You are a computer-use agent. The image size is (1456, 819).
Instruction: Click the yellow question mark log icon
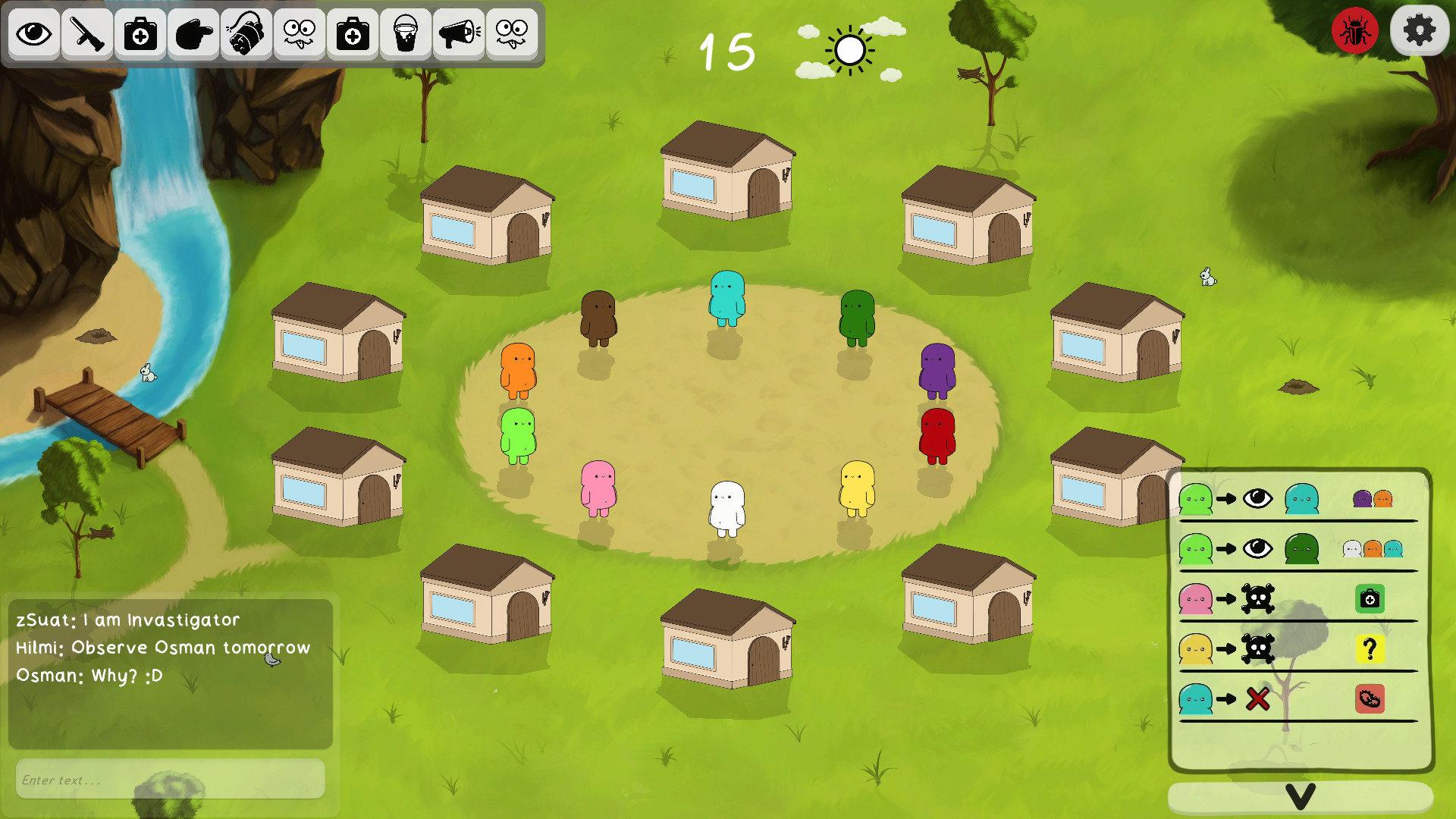(1370, 649)
